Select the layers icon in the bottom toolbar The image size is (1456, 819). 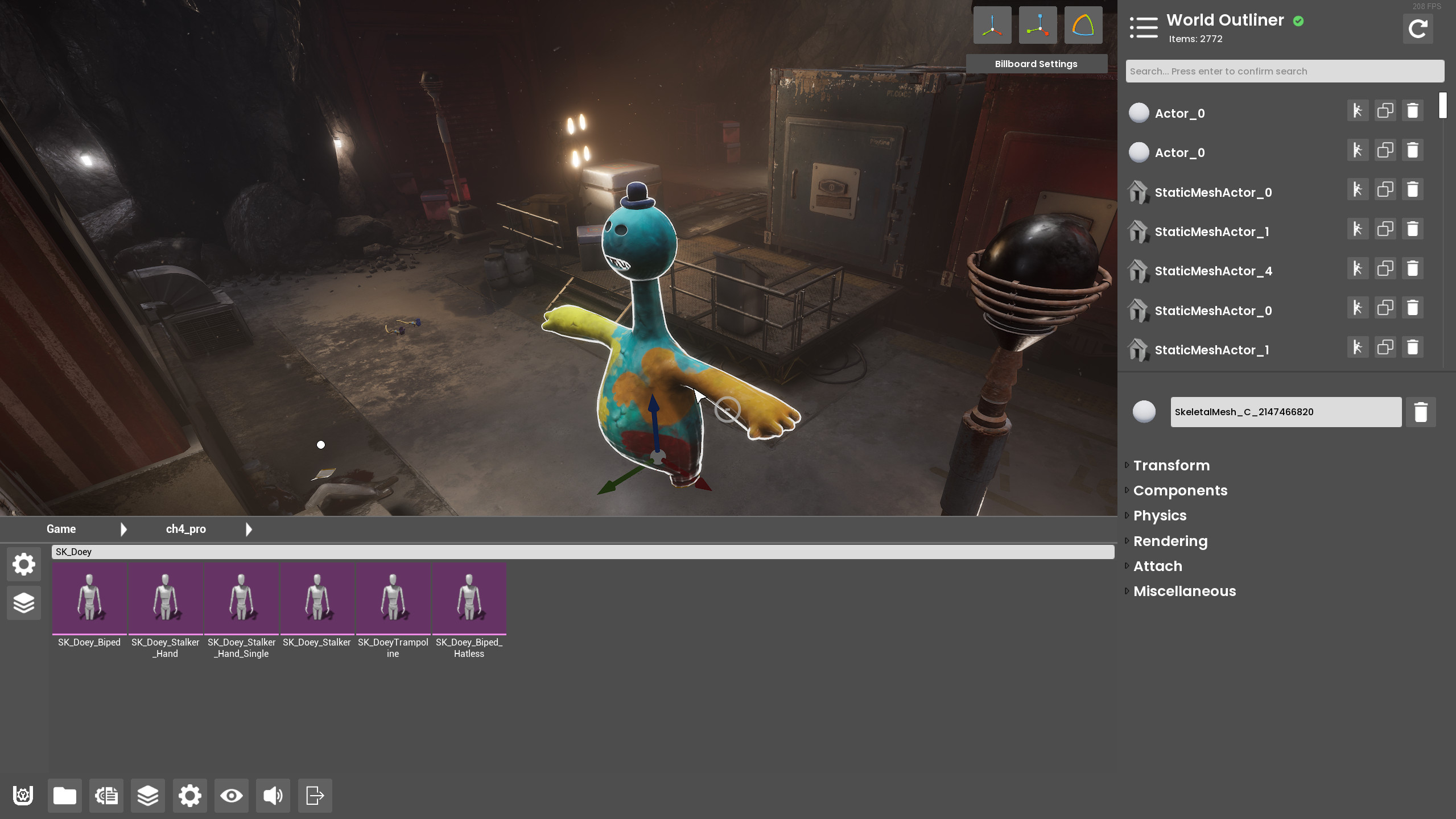pos(147,796)
